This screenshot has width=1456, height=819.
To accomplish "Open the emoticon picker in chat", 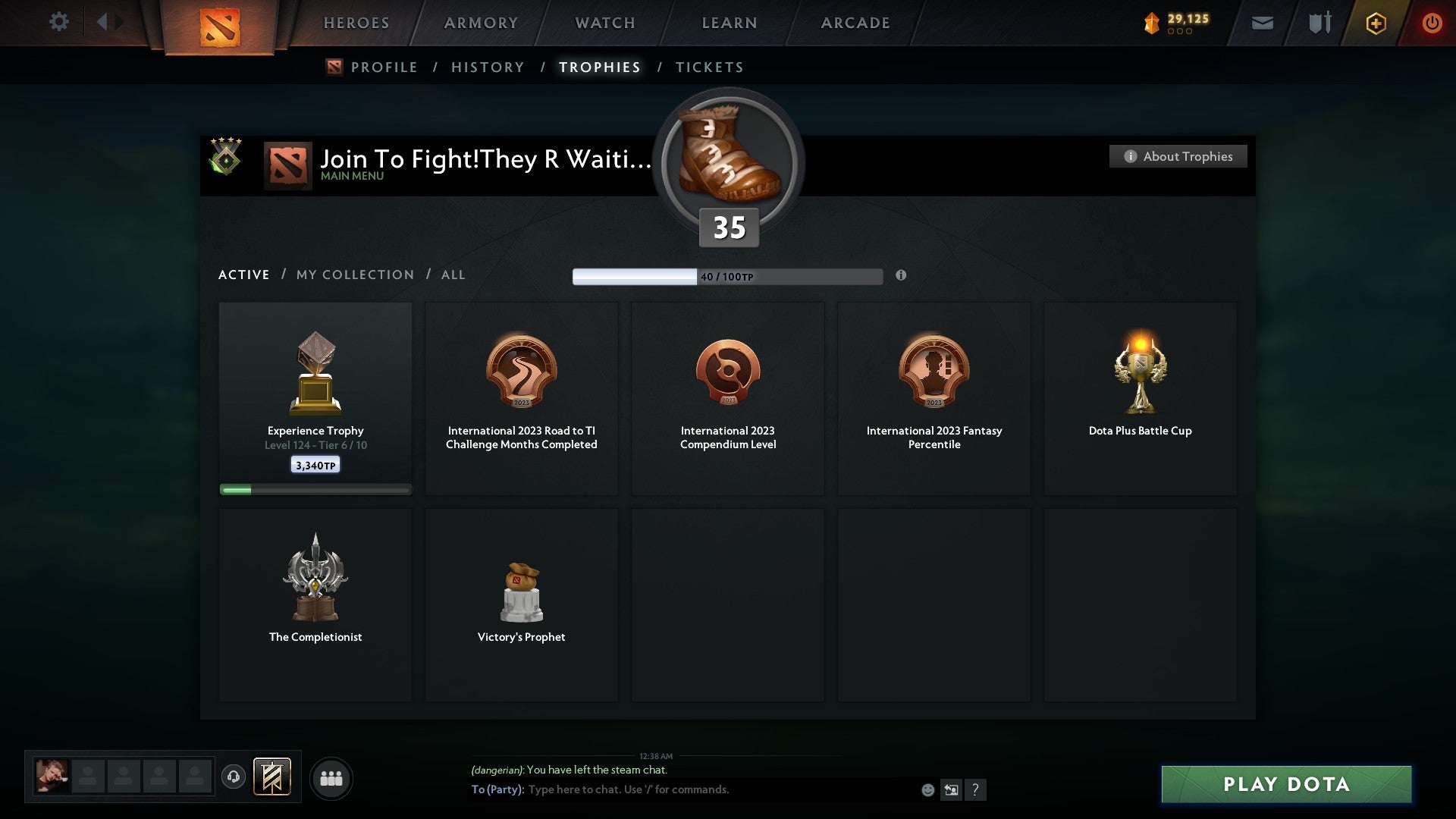I will pyautogui.click(x=927, y=789).
